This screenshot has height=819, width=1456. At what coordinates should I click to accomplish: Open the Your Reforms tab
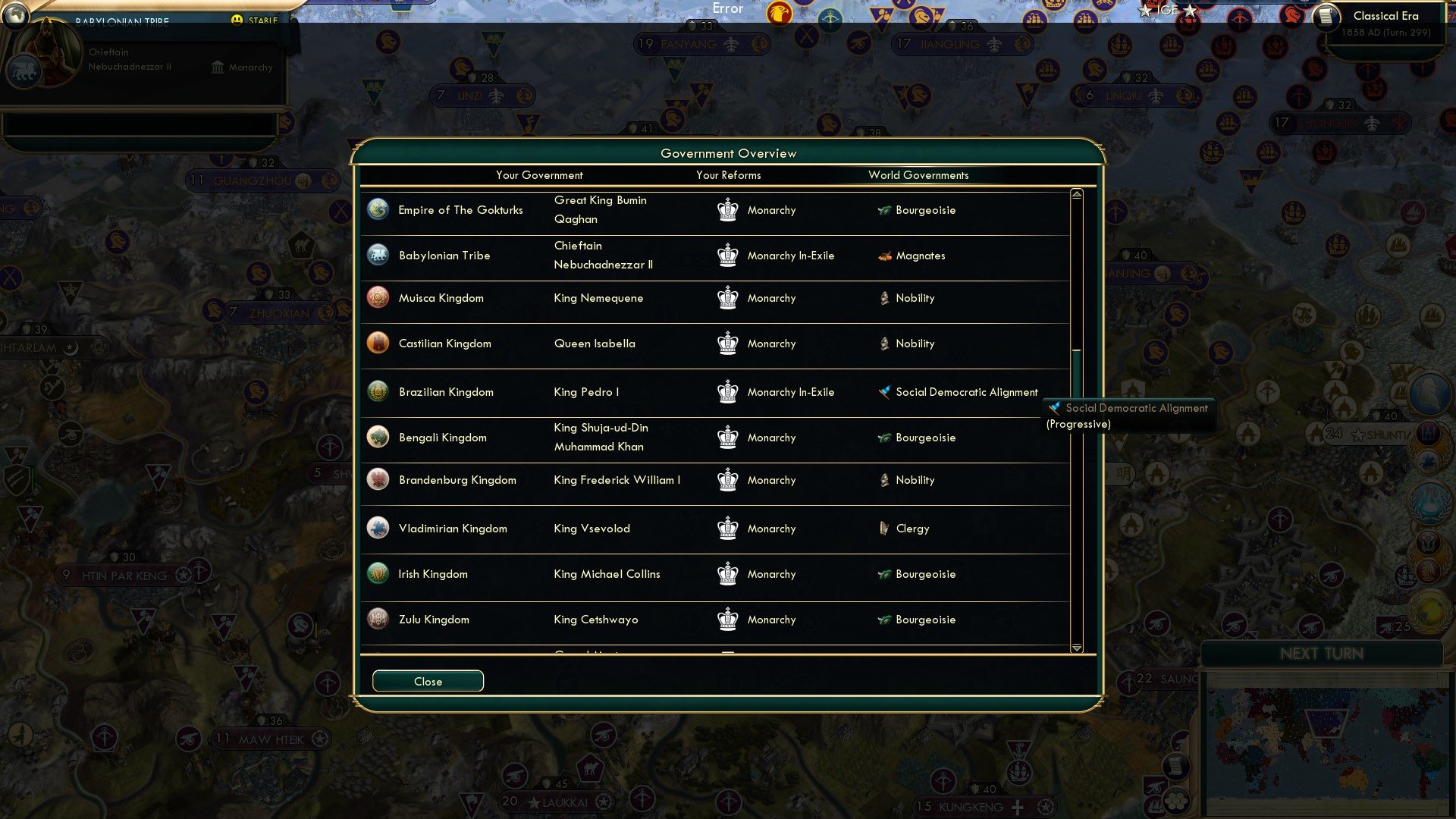pos(728,175)
